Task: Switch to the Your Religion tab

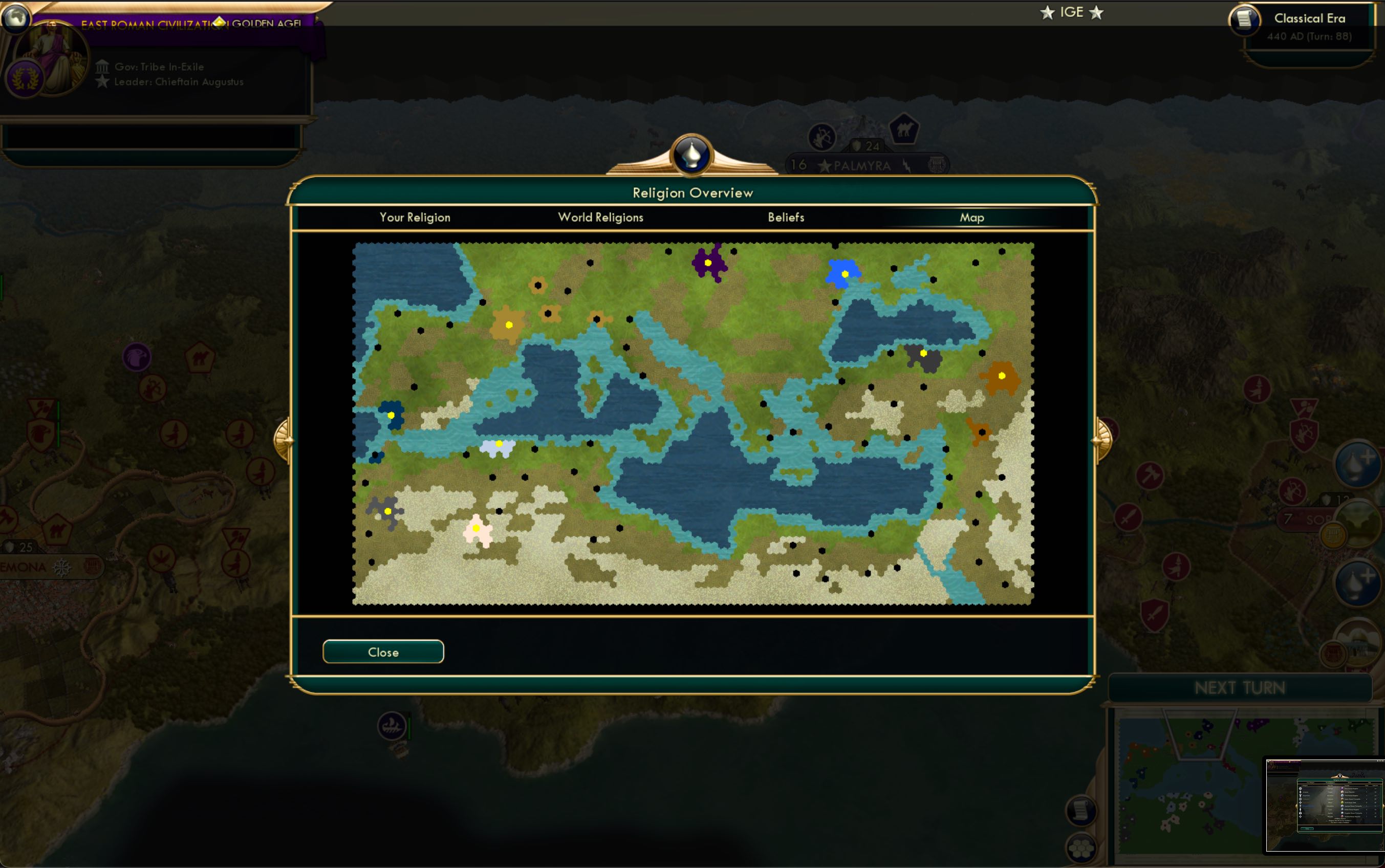Action: coord(415,218)
